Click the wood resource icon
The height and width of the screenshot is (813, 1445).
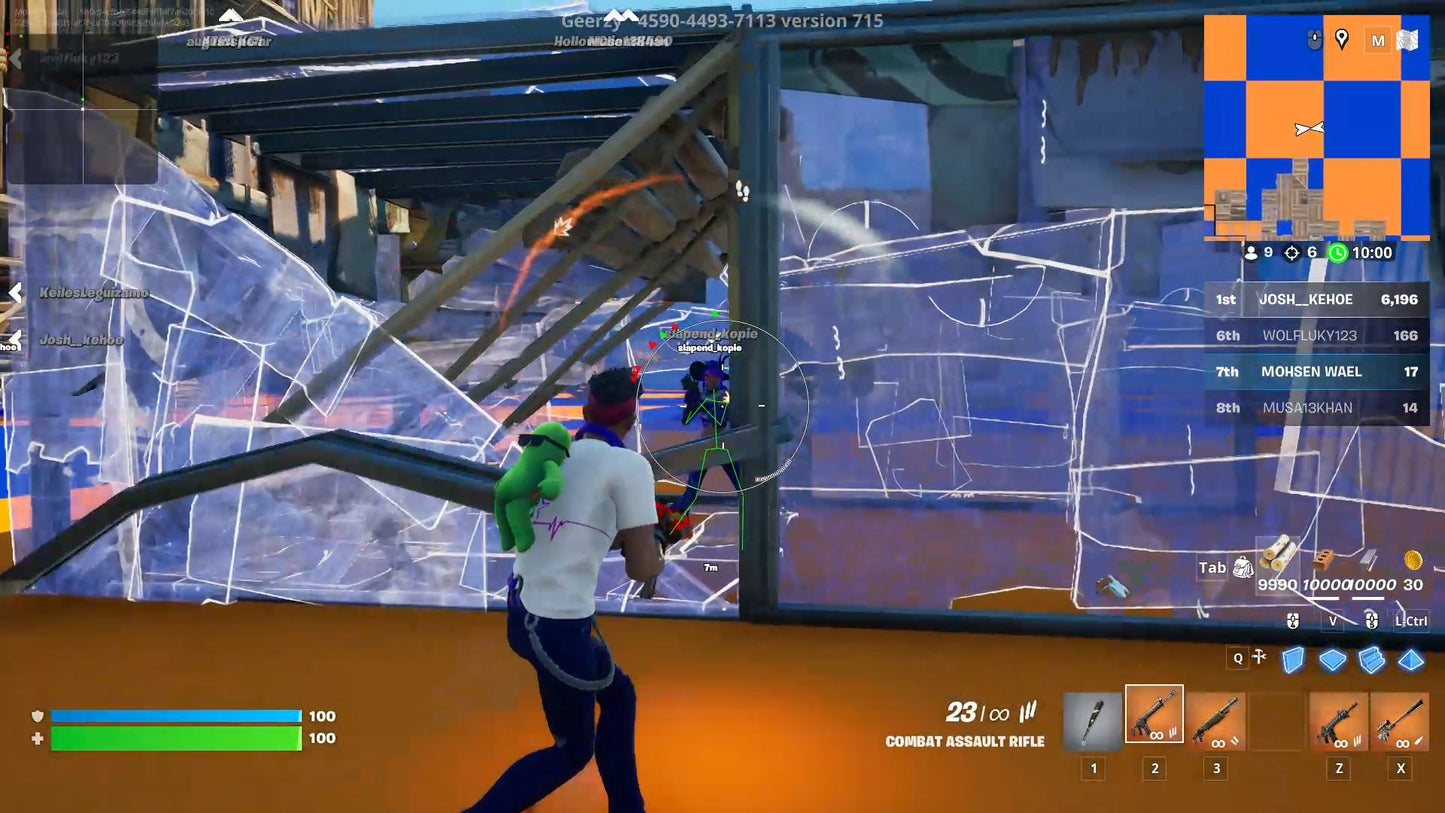[1277, 557]
